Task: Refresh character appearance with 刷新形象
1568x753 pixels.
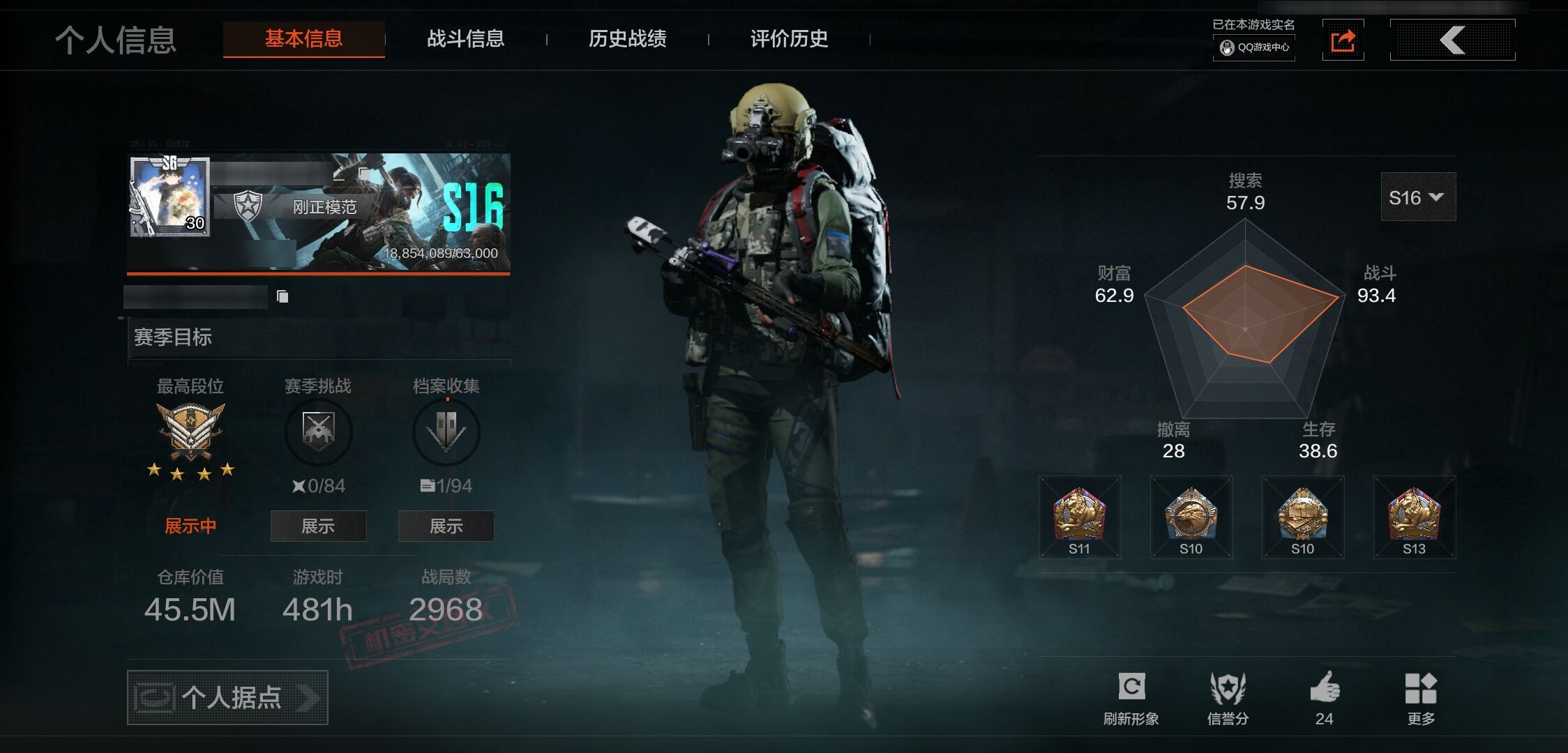Action: [1131, 697]
